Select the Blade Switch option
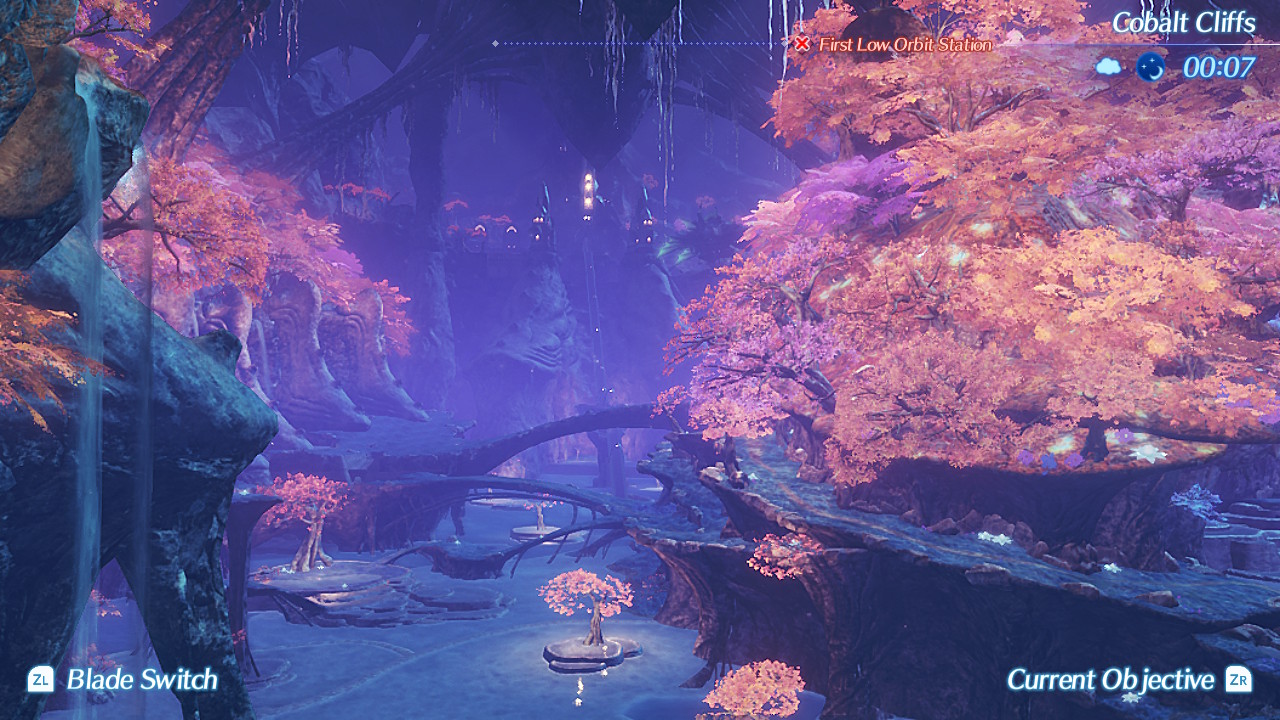 pos(124,680)
